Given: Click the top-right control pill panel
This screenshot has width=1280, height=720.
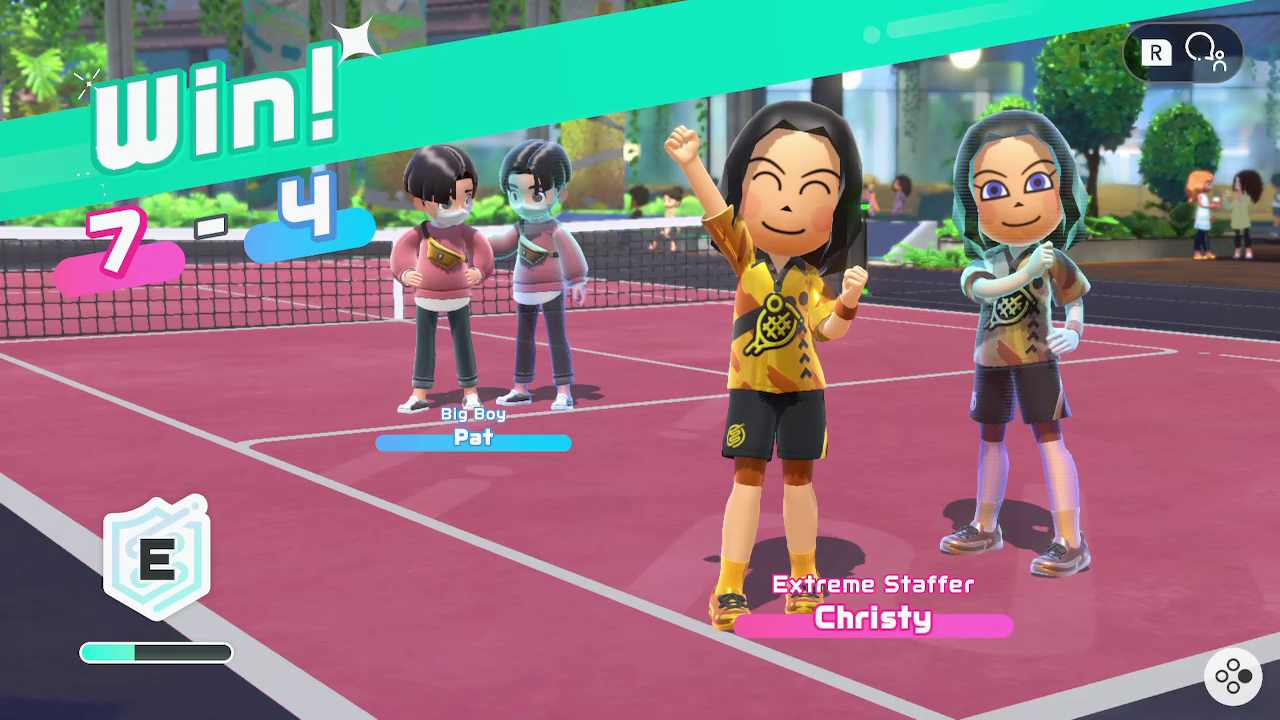Looking at the screenshot, I should tap(1183, 50).
